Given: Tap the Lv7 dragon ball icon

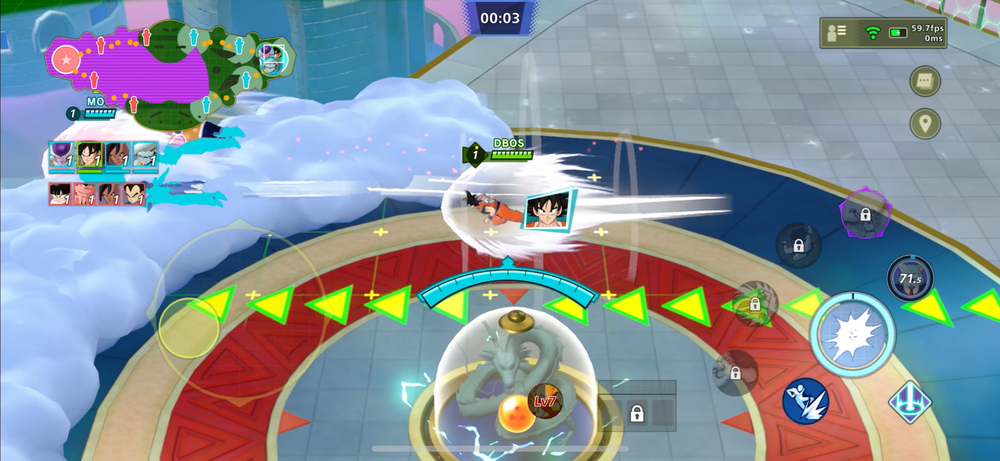Looking at the screenshot, I should pyautogui.click(x=545, y=401).
